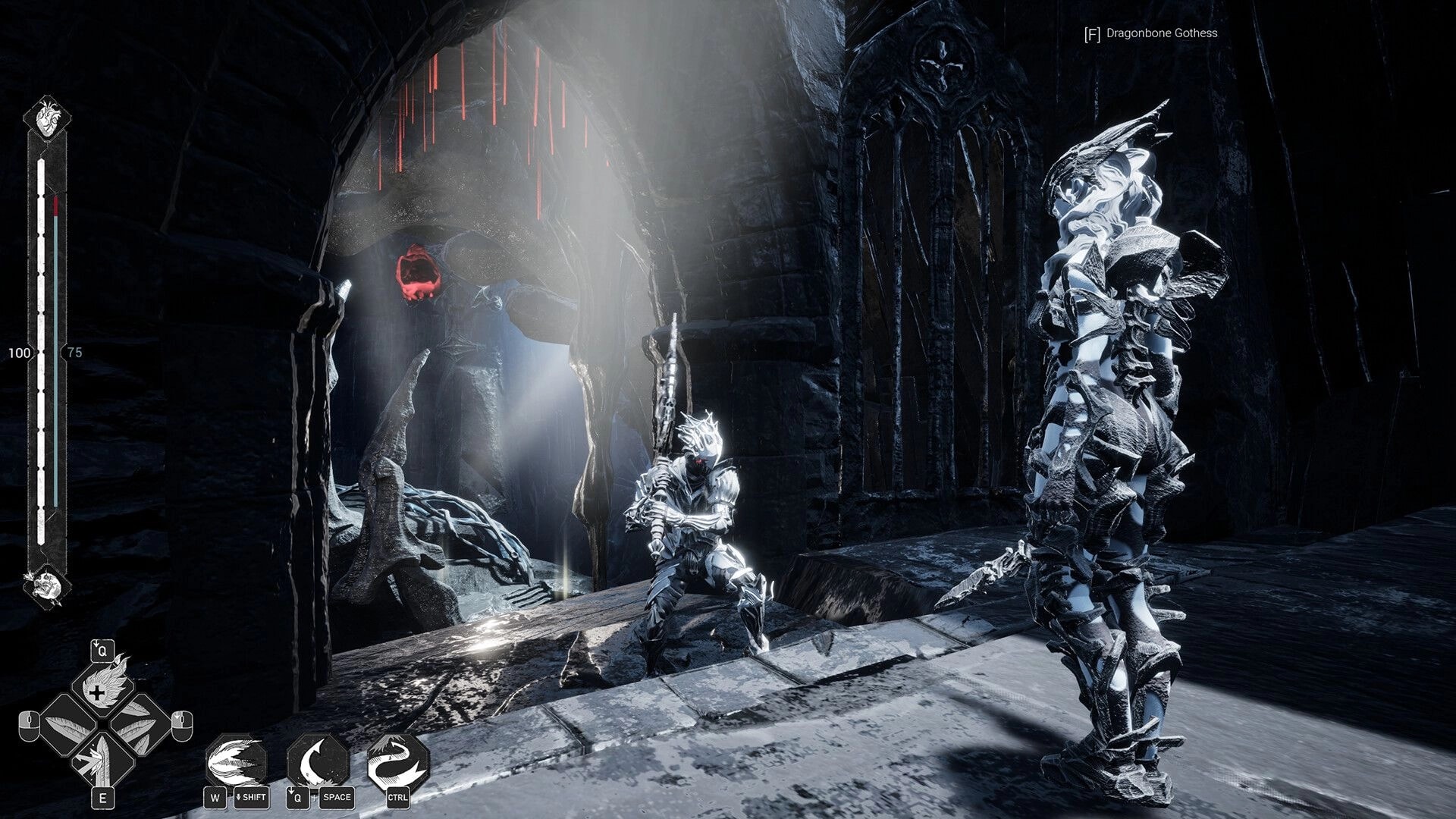Select the serpentine dragon skill icon near CTRL
The height and width of the screenshot is (819, 1456).
[400, 760]
